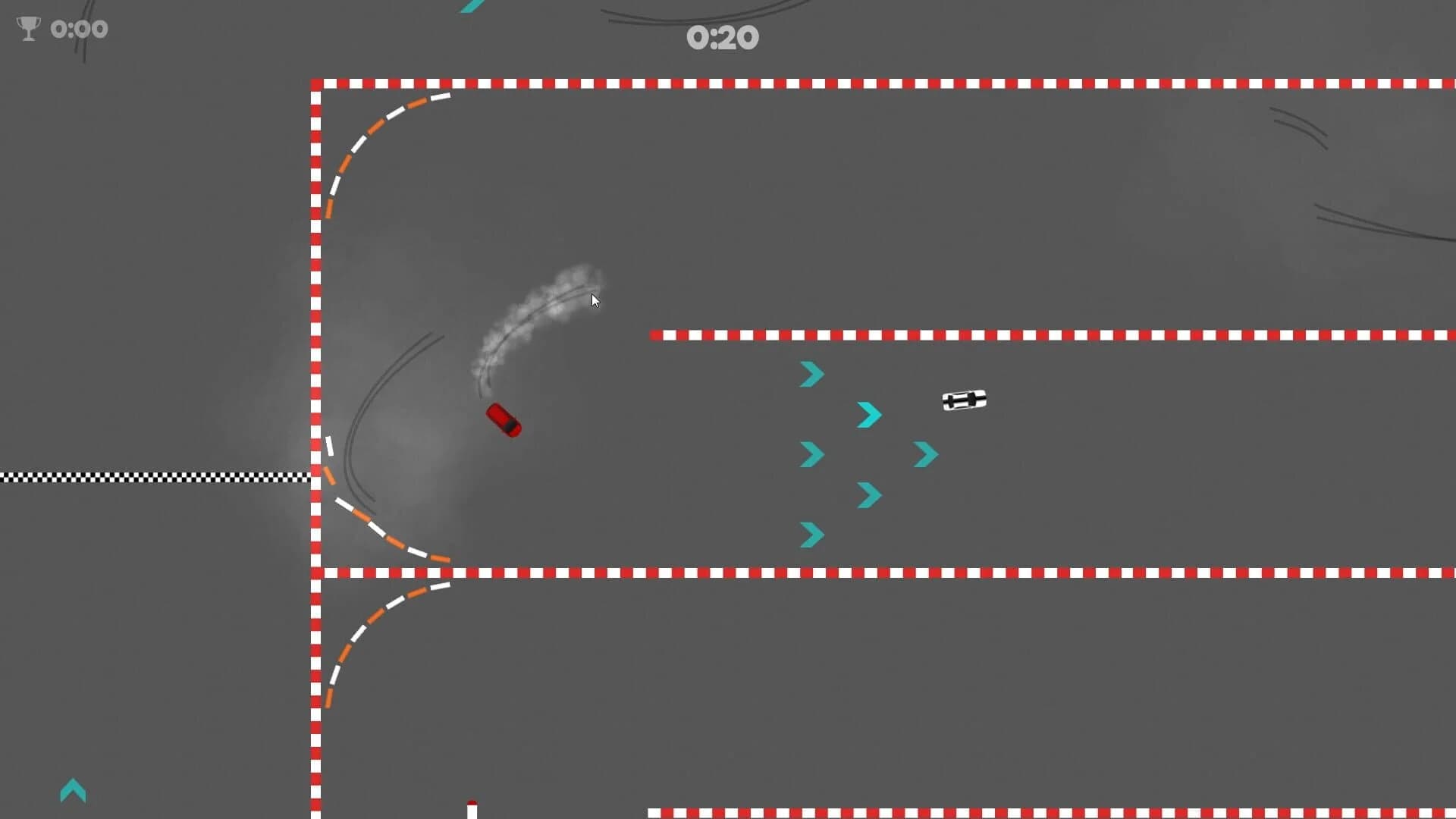This screenshot has height=819, width=1456.
Task: Click the teal chevron at the very top edge
Action: [470, 8]
